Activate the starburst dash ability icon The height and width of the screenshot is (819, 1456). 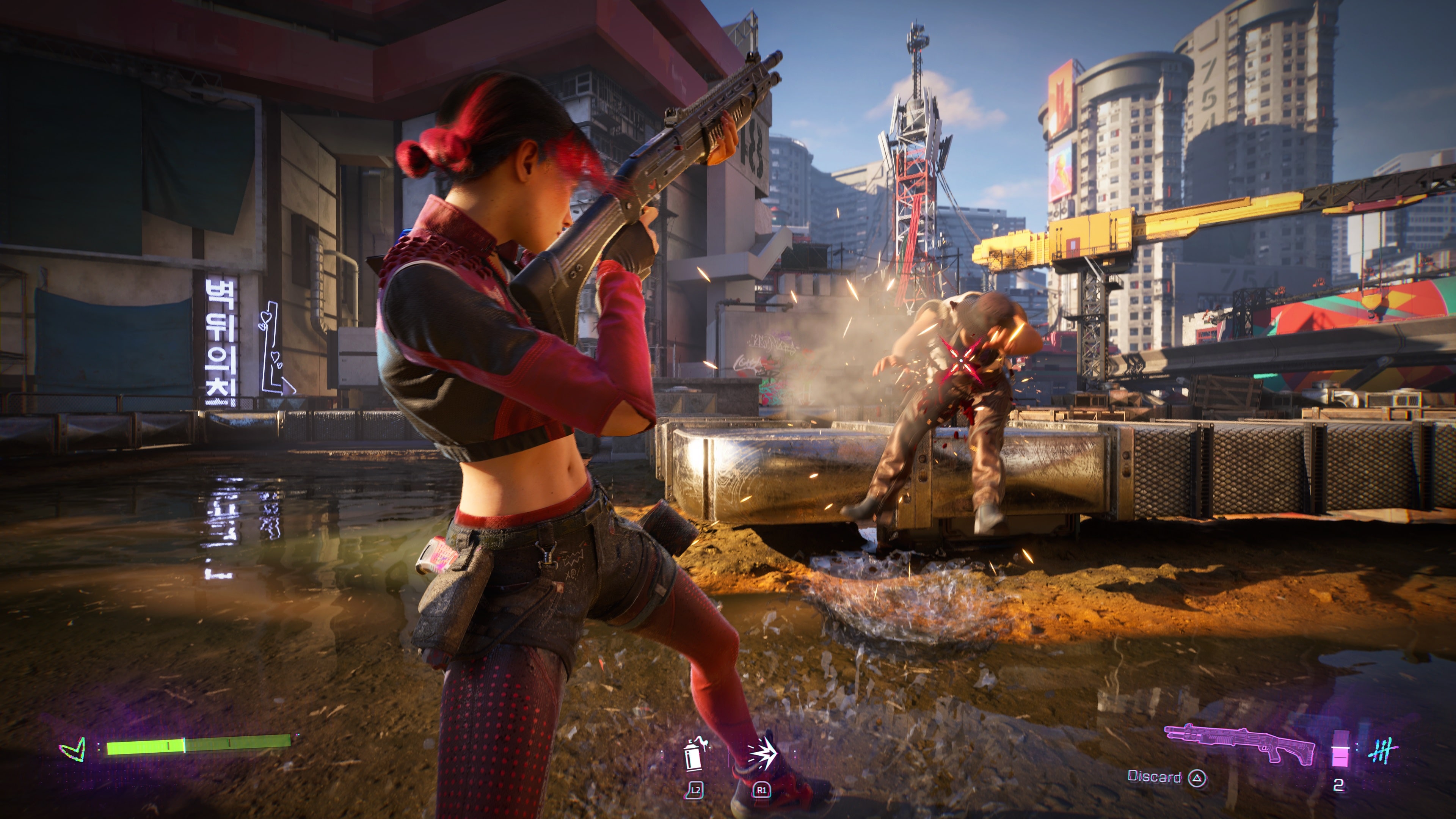[x=763, y=752]
